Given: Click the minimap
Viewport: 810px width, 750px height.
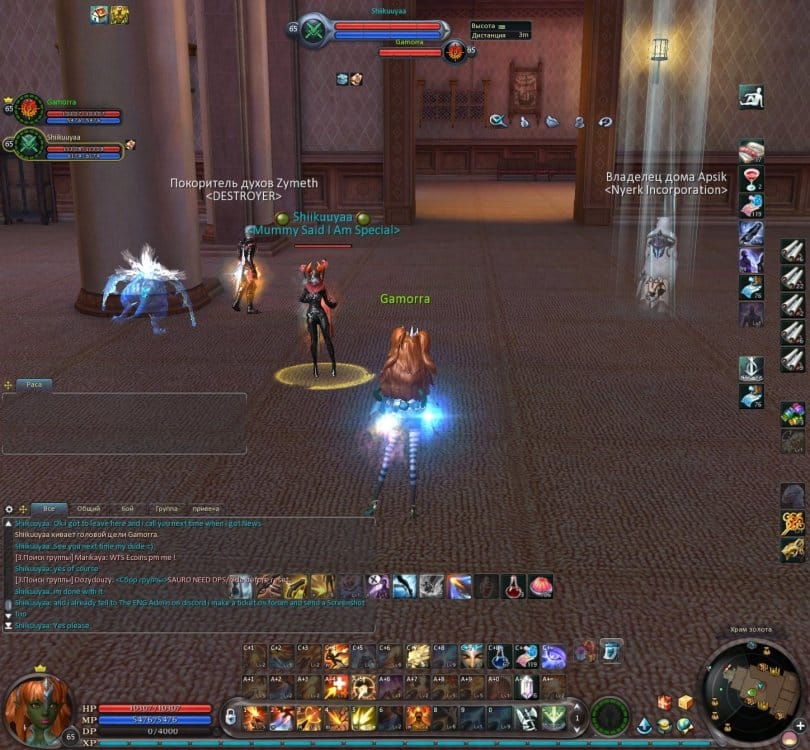Looking at the screenshot, I should (750, 690).
